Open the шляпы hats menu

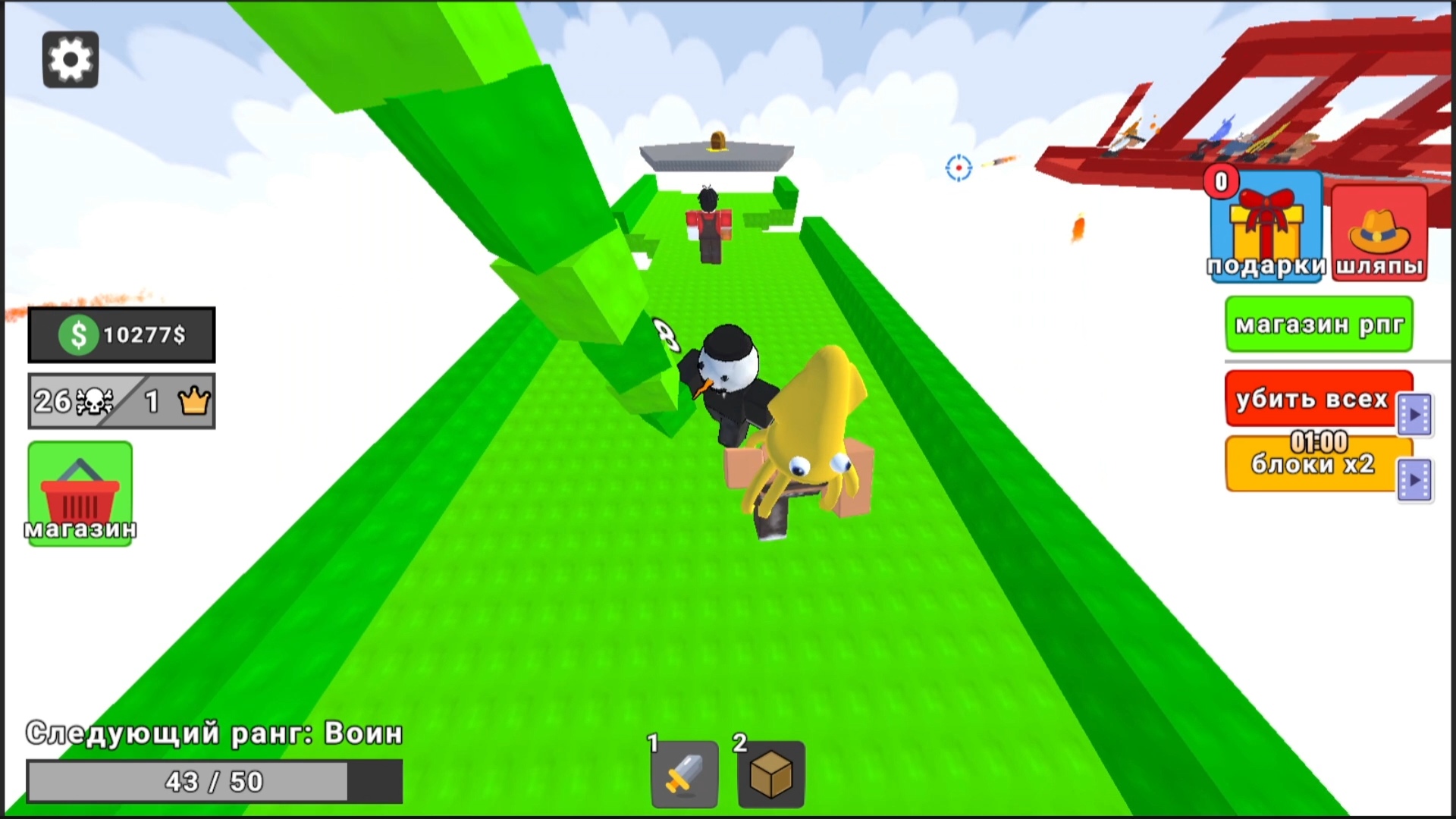click(1379, 231)
